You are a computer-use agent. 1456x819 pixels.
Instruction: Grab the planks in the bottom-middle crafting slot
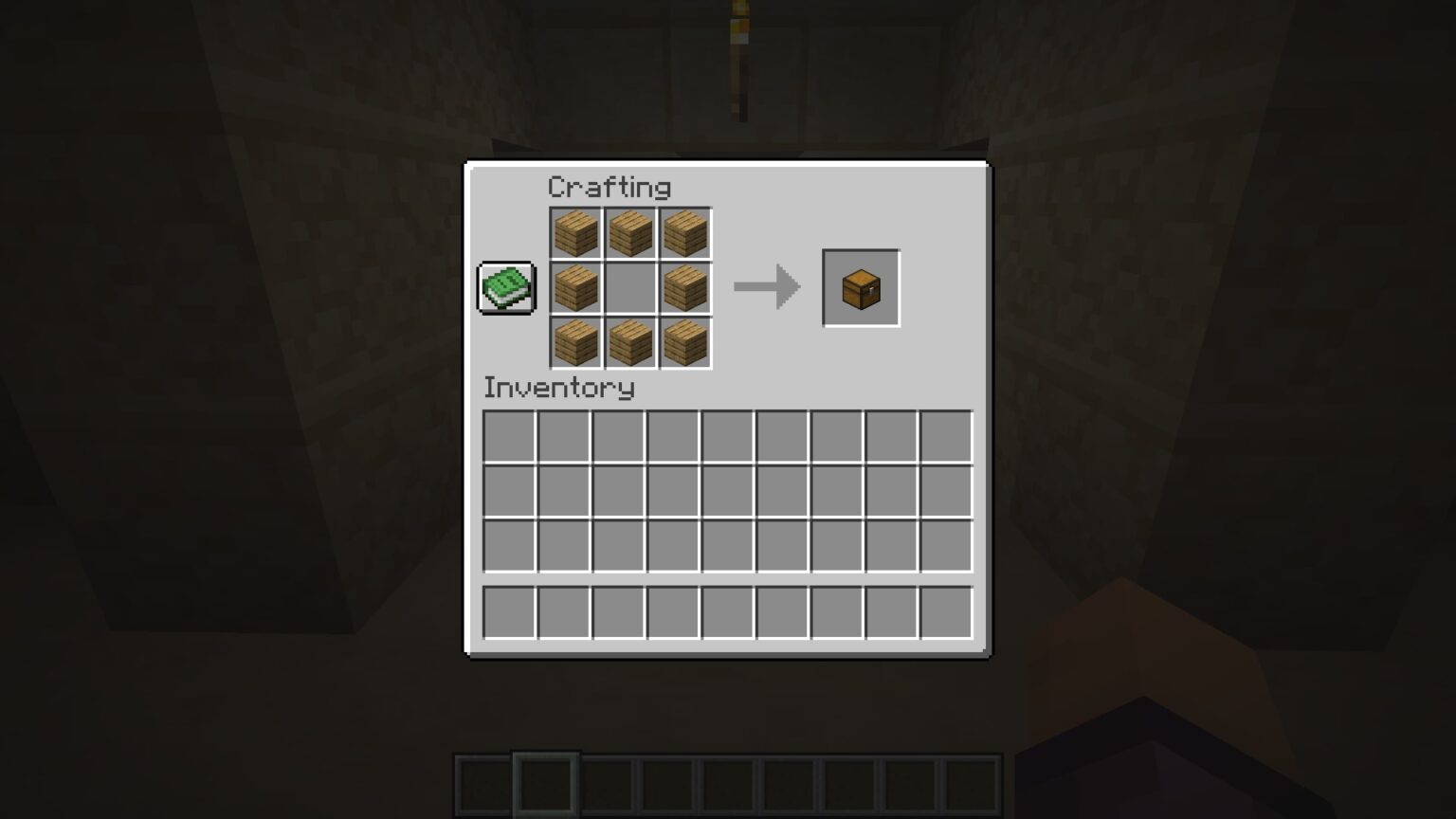pos(629,342)
